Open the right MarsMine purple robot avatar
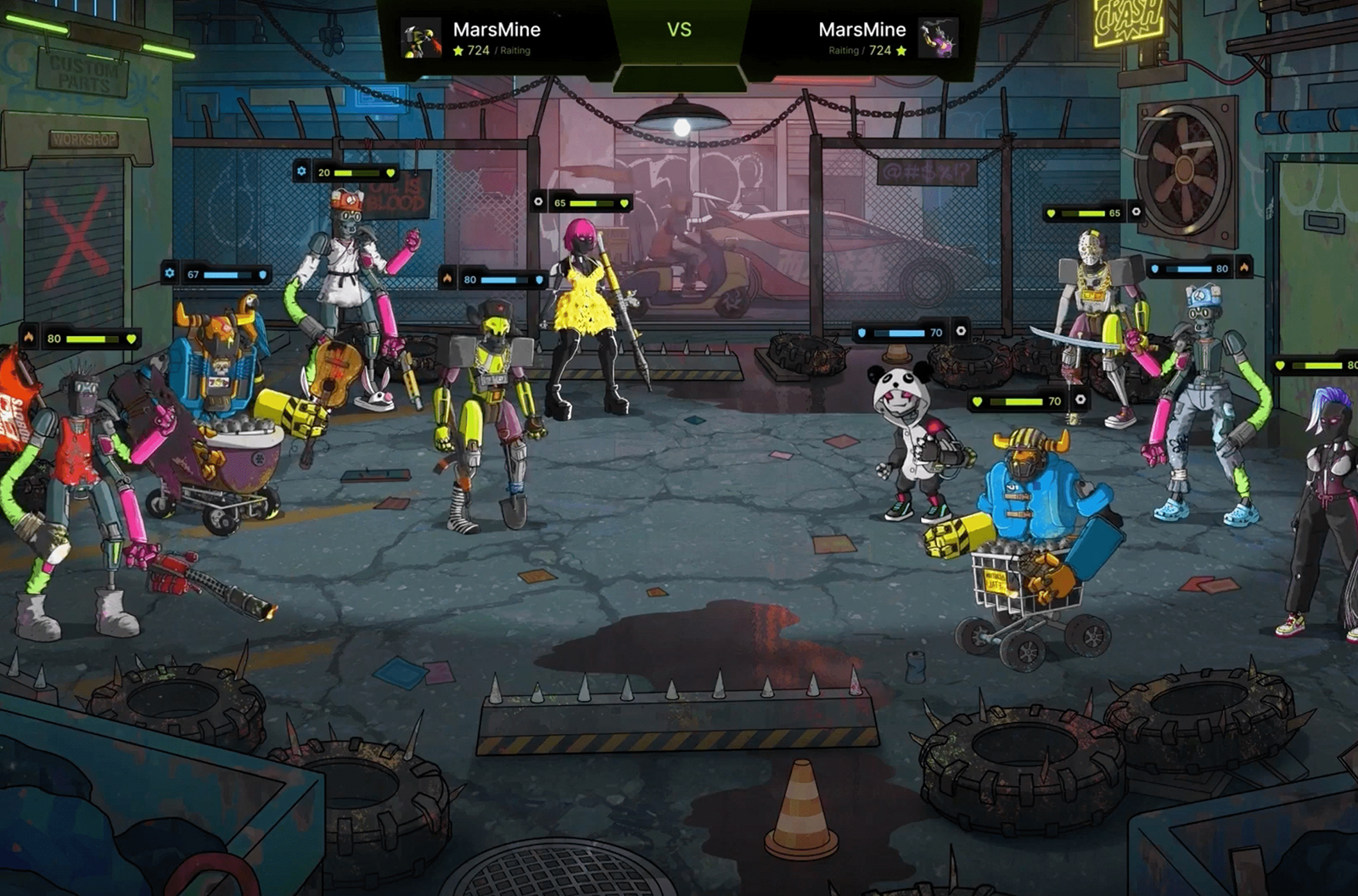This screenshot has height=896, width=1358. tap(938, 38)
